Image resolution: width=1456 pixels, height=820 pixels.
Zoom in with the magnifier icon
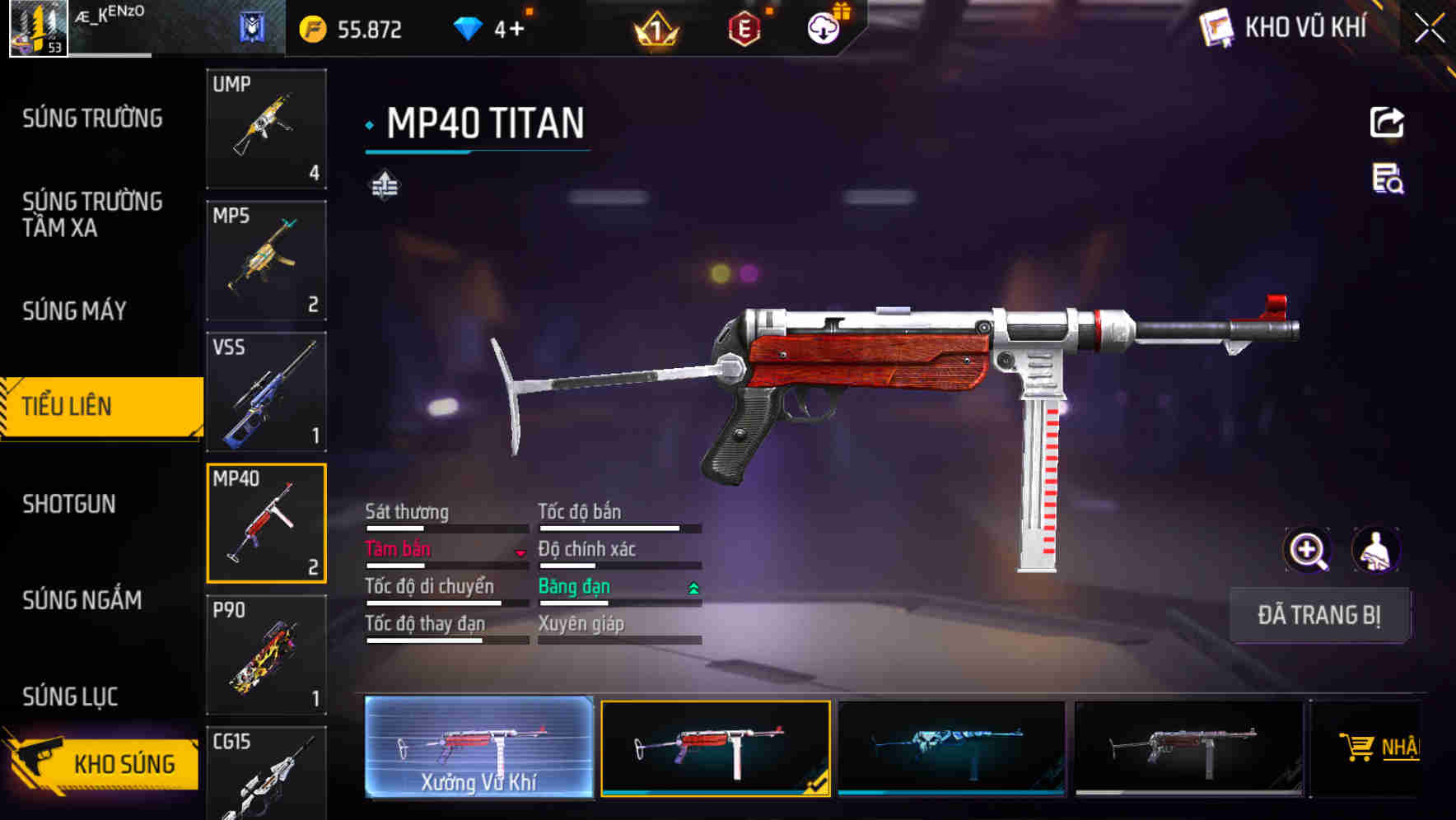(x=1308, y=550)
